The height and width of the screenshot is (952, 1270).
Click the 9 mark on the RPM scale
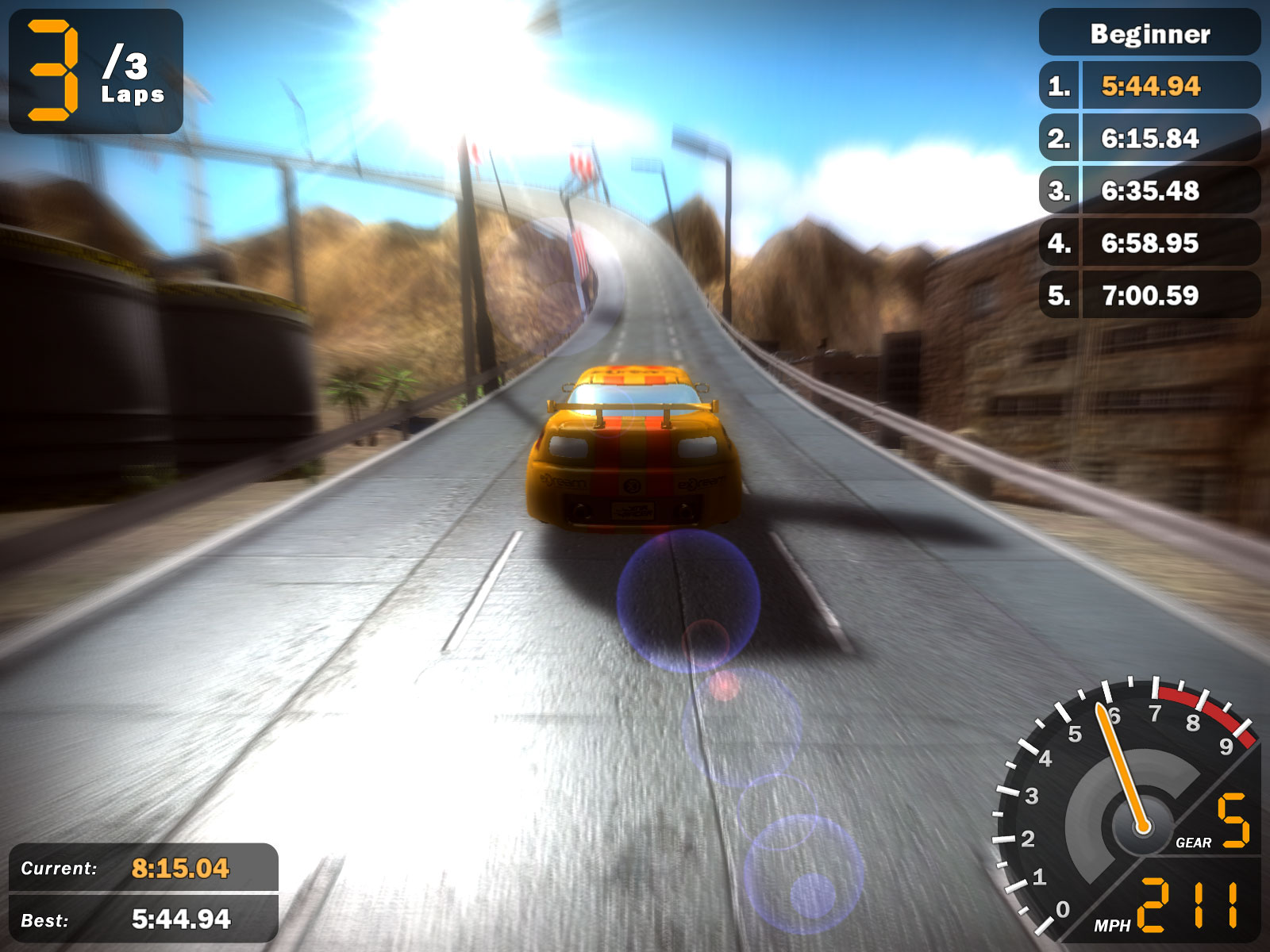tap(1228, 744)
